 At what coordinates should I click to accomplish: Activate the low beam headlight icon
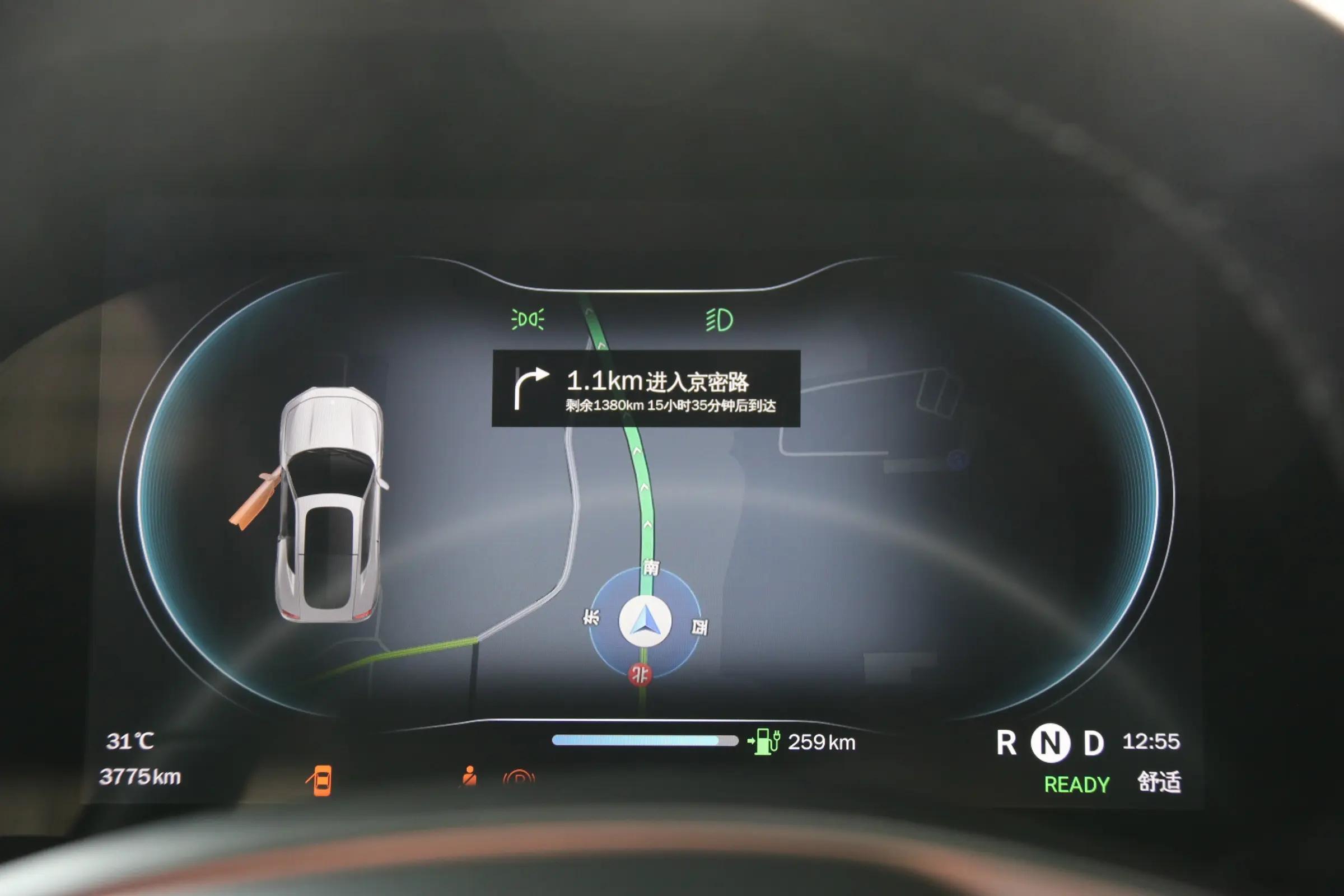click(x=720, y=319)
